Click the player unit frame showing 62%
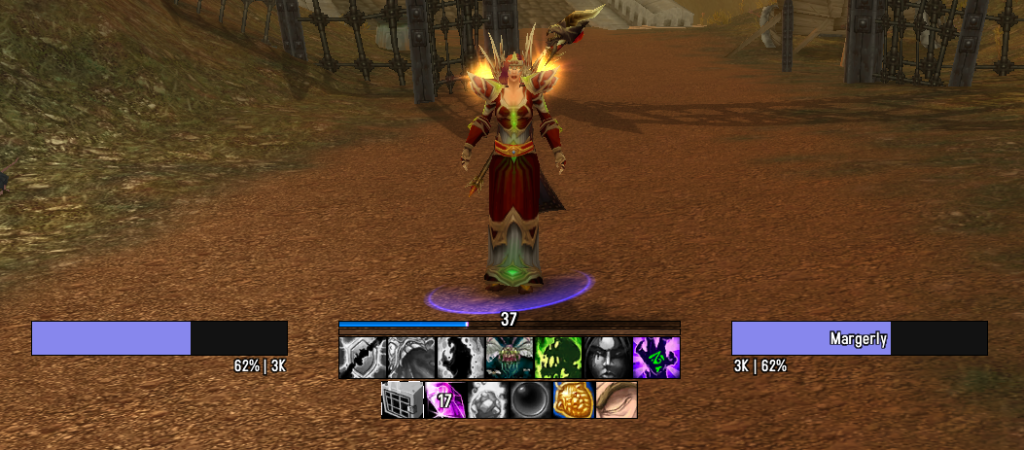Screen dimensions: 1024x450 [159, 338]
